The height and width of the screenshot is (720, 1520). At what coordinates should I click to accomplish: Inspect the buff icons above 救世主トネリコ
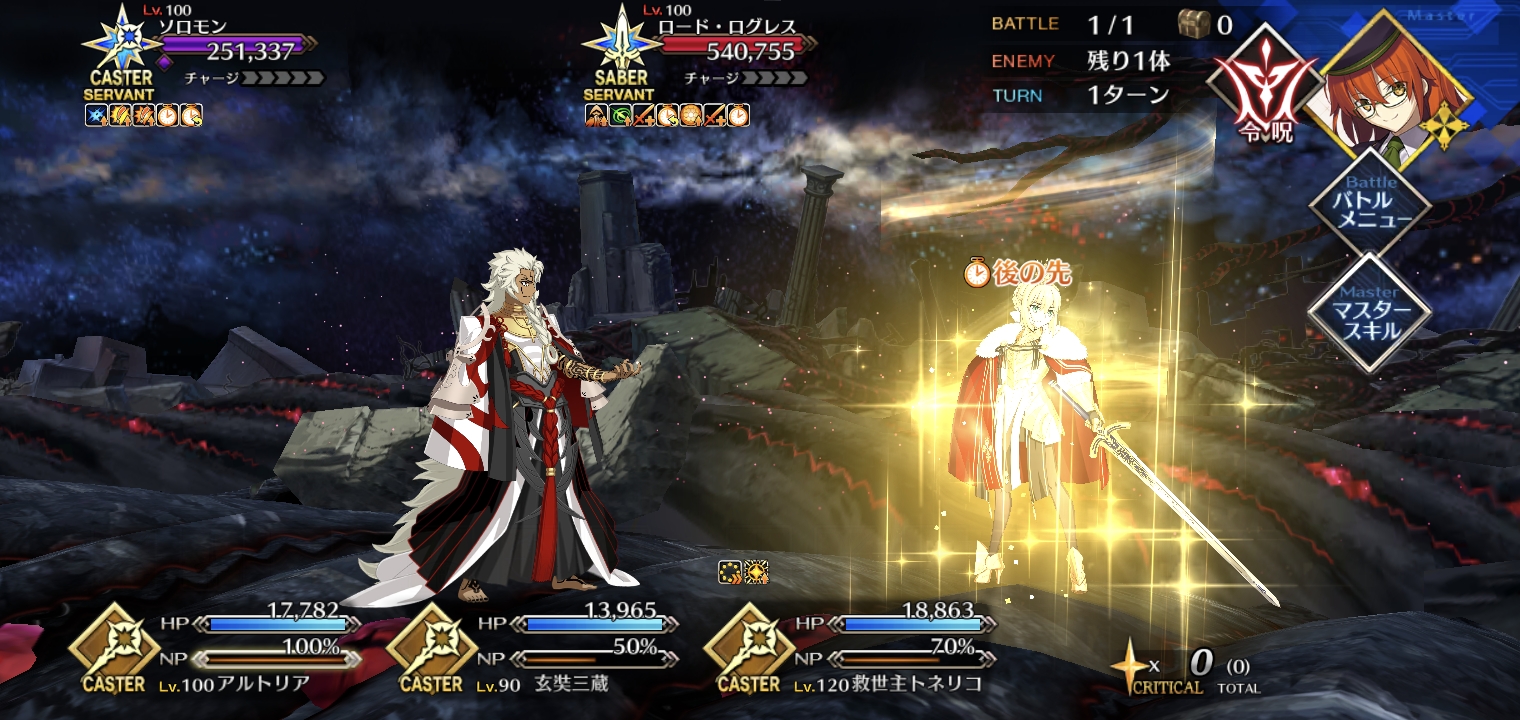[743, 572]
